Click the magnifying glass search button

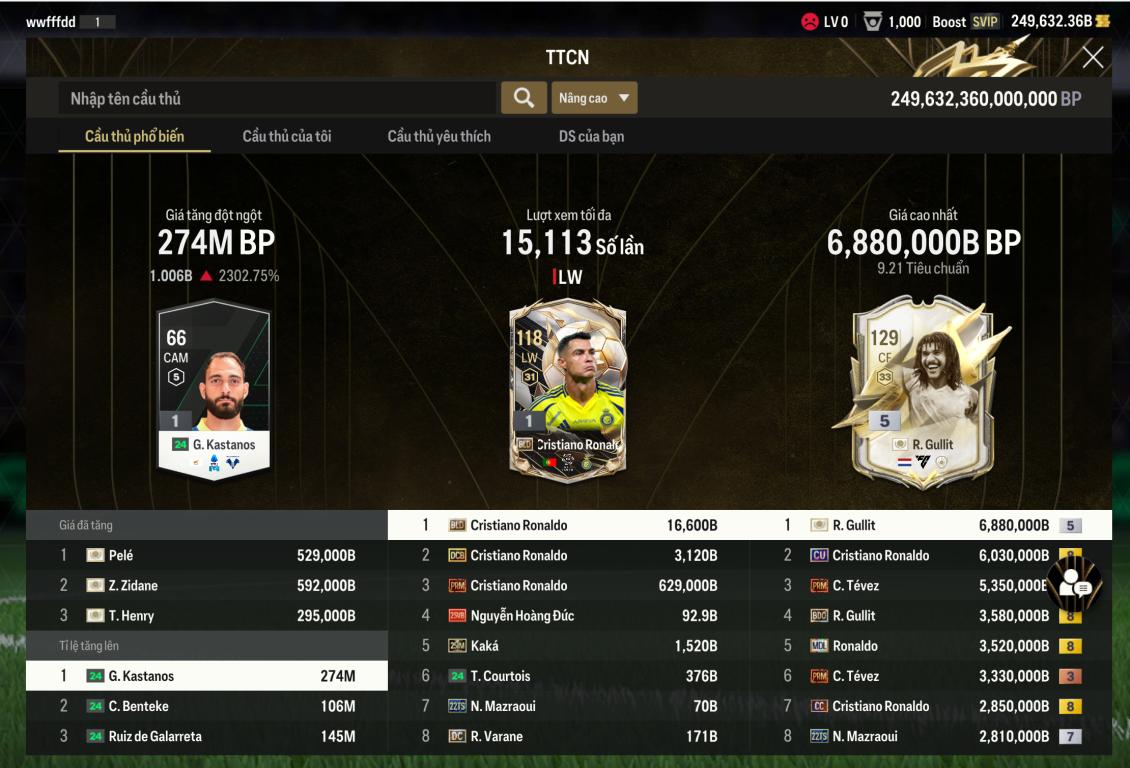coord(523,98)
